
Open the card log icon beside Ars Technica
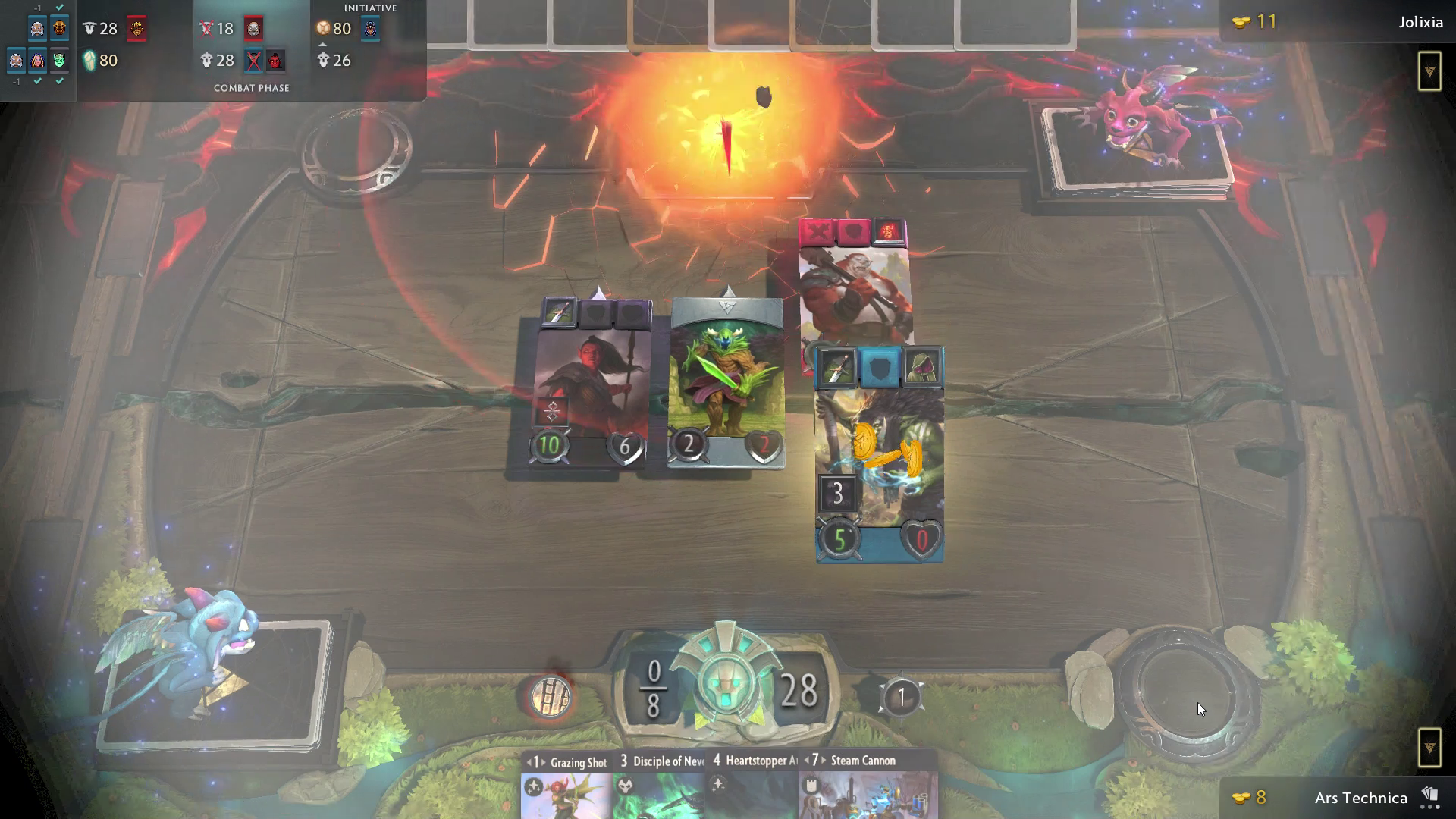[1430, 793]
